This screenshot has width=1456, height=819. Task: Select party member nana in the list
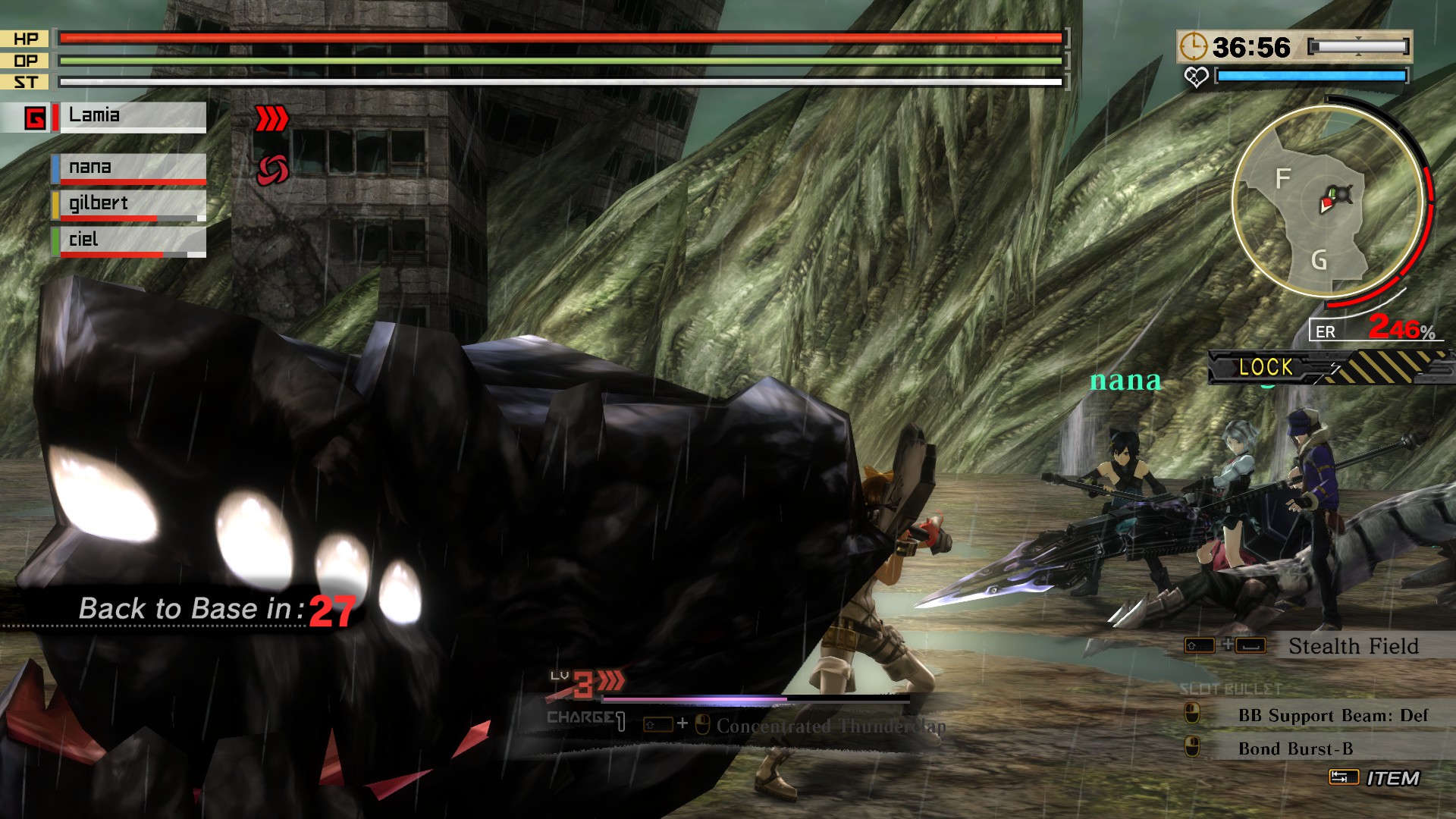coord(129,168)
